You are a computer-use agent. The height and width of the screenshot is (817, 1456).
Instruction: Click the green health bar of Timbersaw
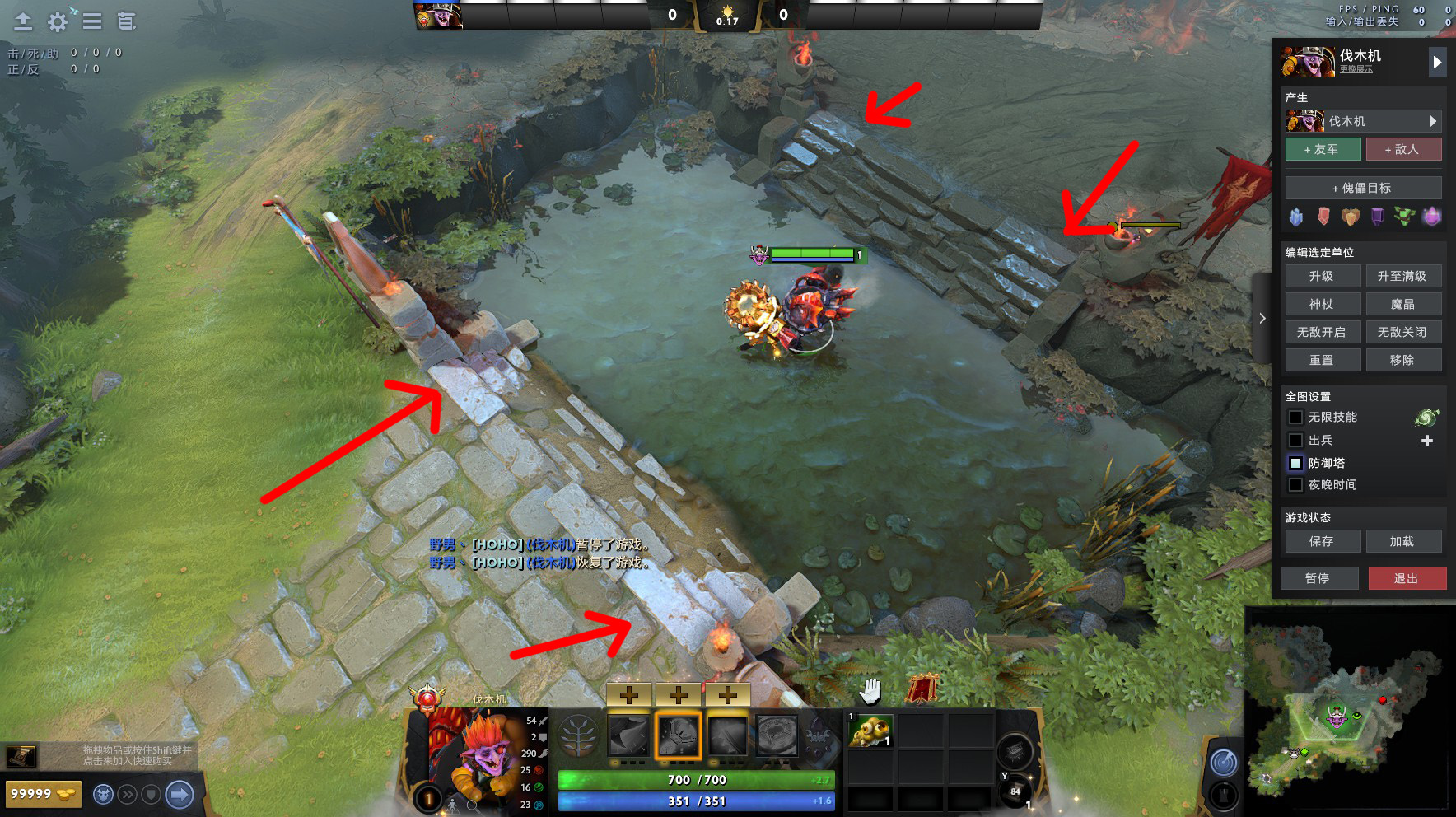811,254
